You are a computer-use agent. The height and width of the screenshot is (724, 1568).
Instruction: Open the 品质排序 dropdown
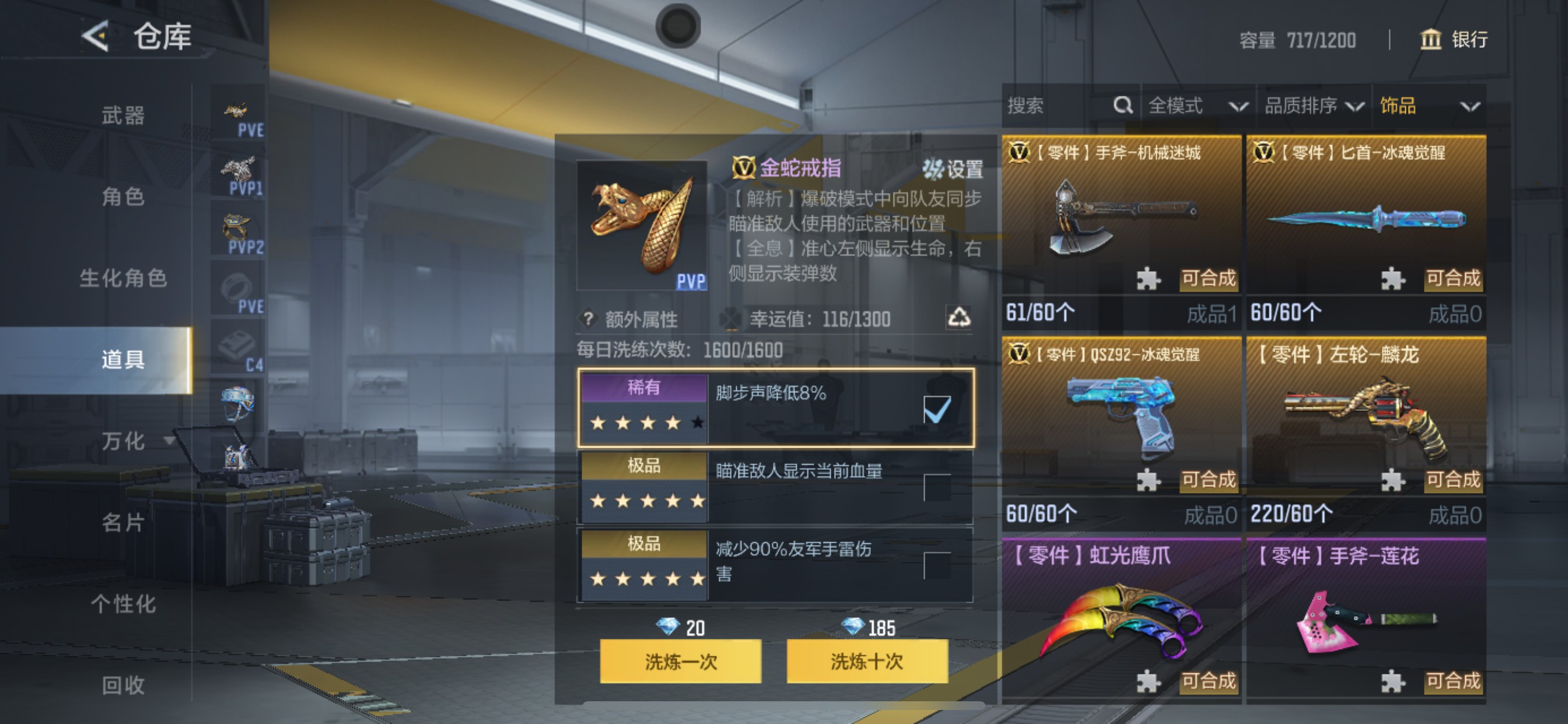point(1317,106)
